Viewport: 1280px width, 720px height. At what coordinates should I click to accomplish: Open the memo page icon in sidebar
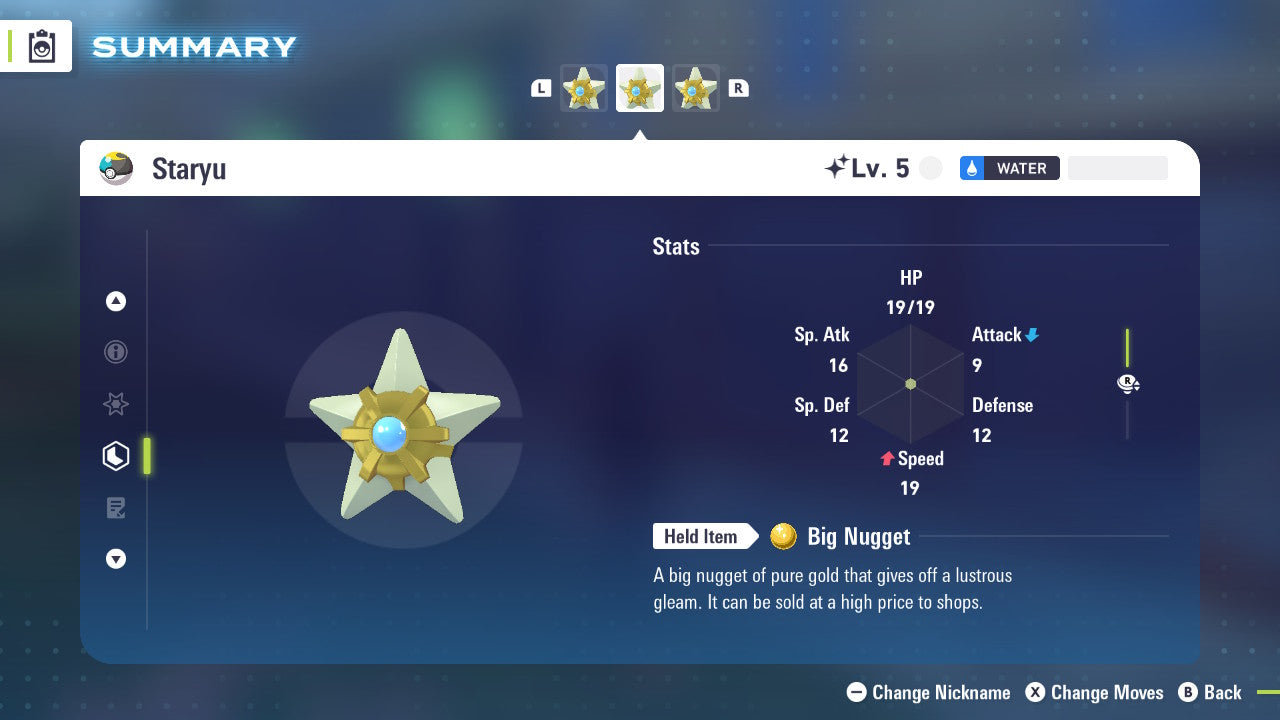(116, 507)
